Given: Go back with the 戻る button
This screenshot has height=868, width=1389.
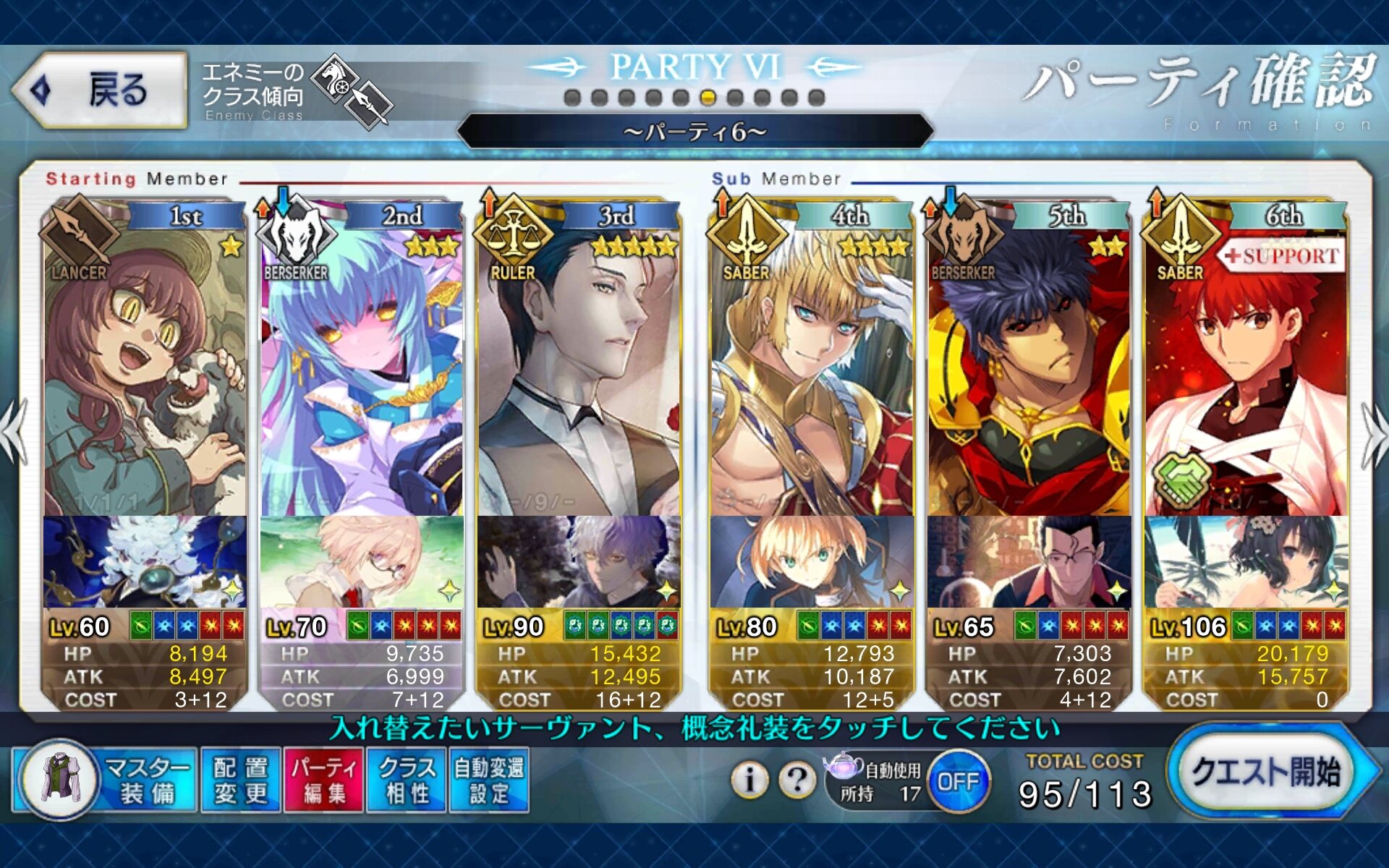Looking at the screenshot, I should click(x=100, y=90).
